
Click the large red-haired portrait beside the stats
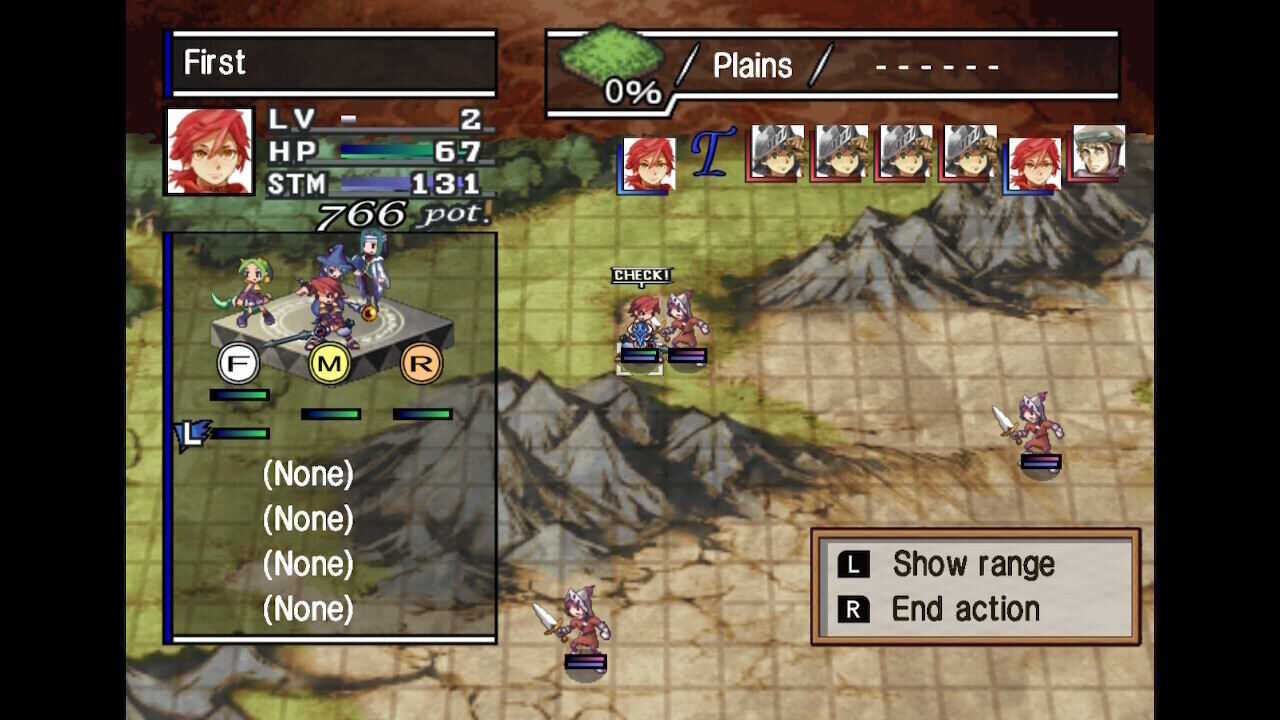pyautogui.click(x=210, y=151)
